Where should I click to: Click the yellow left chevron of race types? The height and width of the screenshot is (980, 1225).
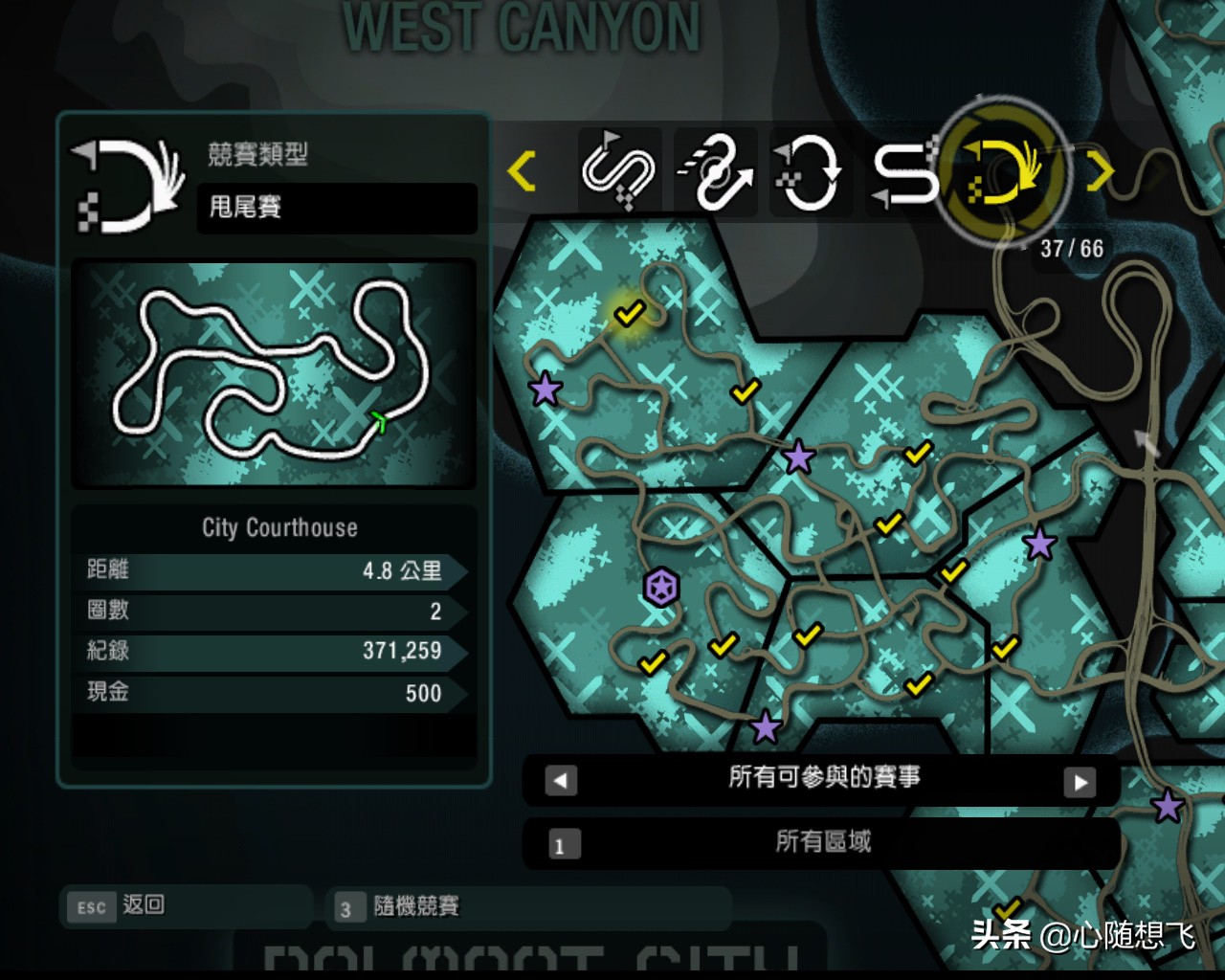click(522, 171)
